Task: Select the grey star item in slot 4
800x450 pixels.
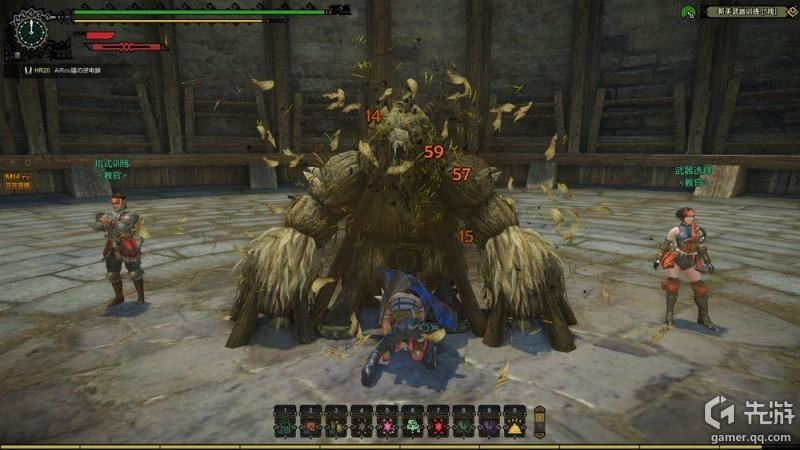Action: point(361,427)
